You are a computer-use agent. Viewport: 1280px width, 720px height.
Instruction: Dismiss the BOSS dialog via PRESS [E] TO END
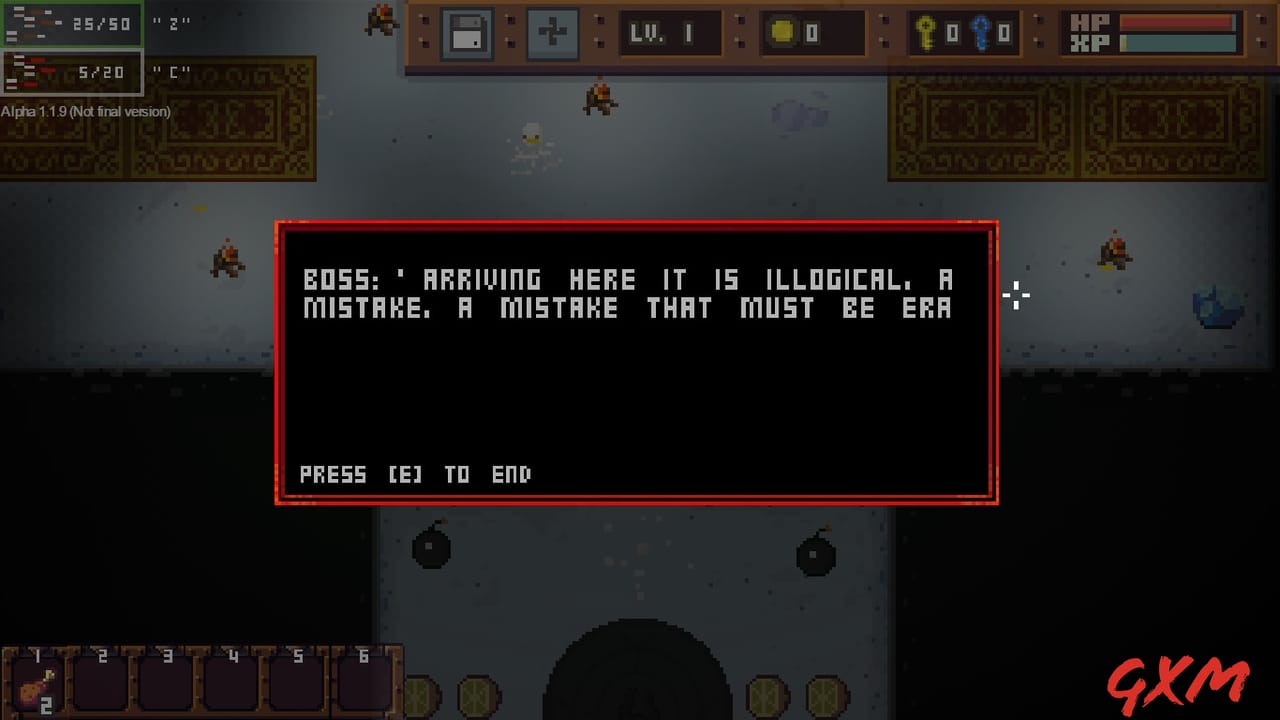(x=415, y=474)
